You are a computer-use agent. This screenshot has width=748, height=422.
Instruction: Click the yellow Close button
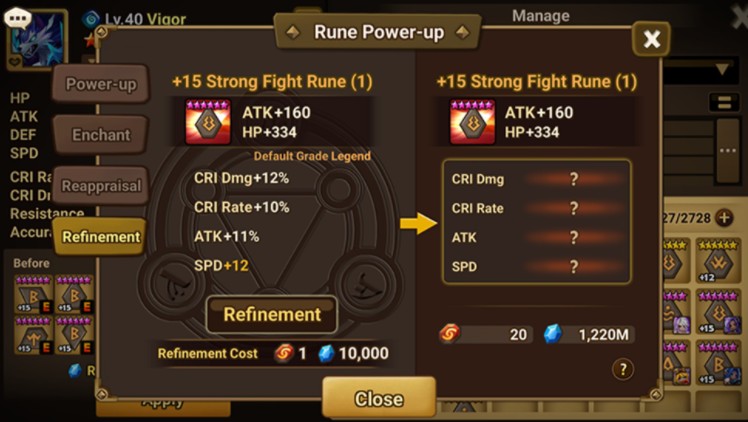point(378,399)
